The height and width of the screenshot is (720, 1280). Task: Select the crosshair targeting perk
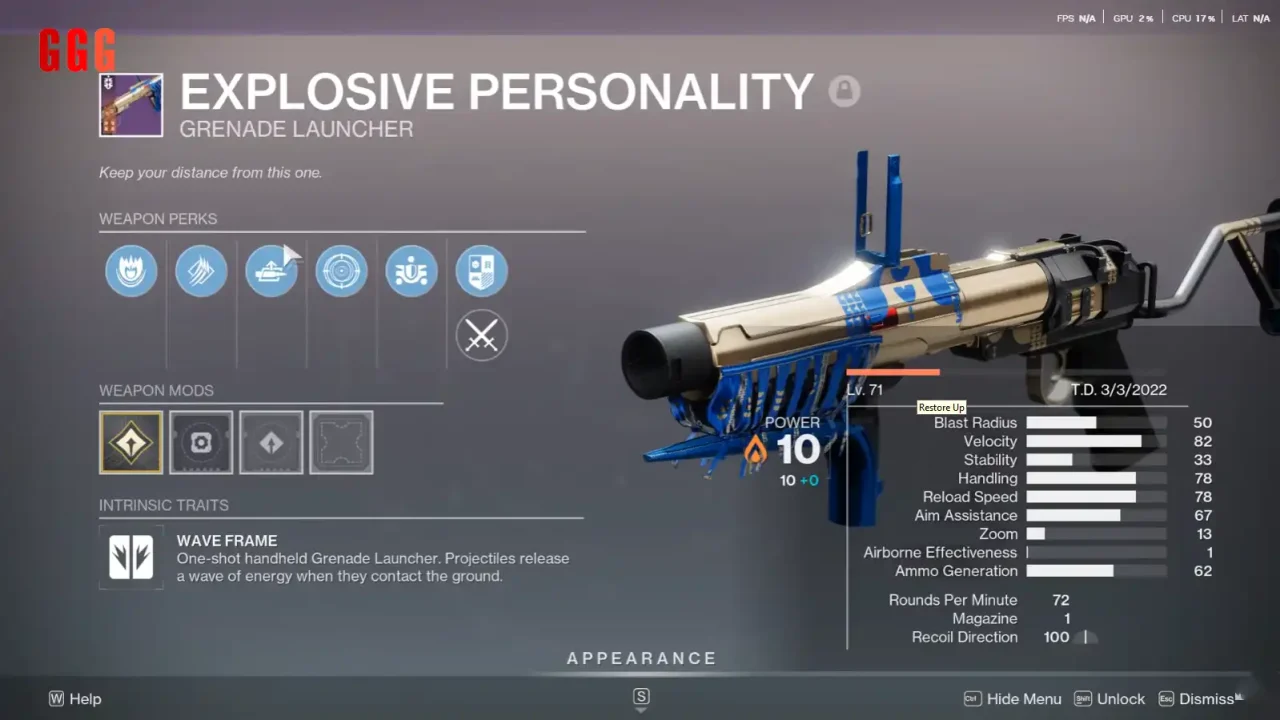341,271
